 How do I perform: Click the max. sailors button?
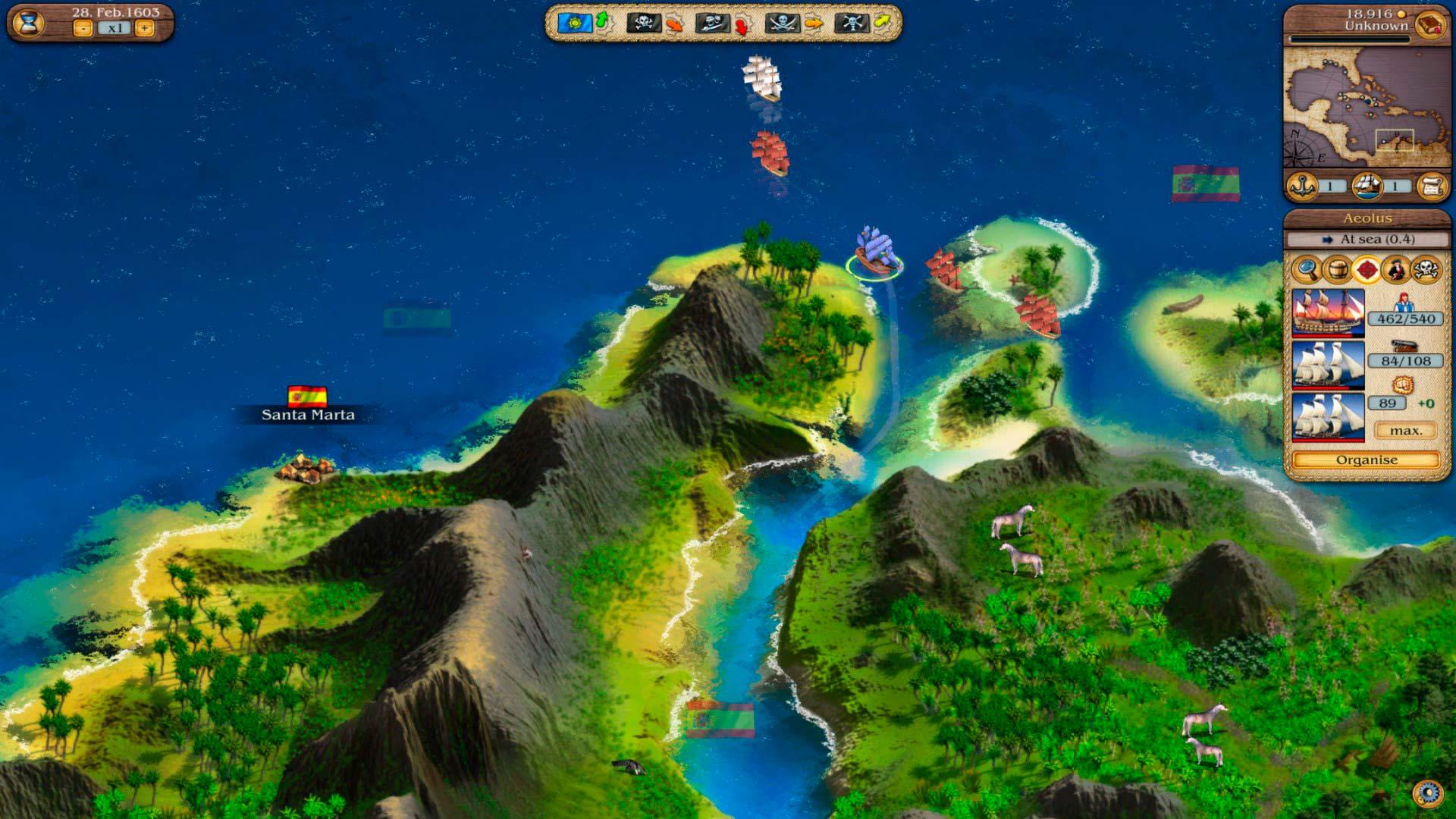pos(1405,431)
